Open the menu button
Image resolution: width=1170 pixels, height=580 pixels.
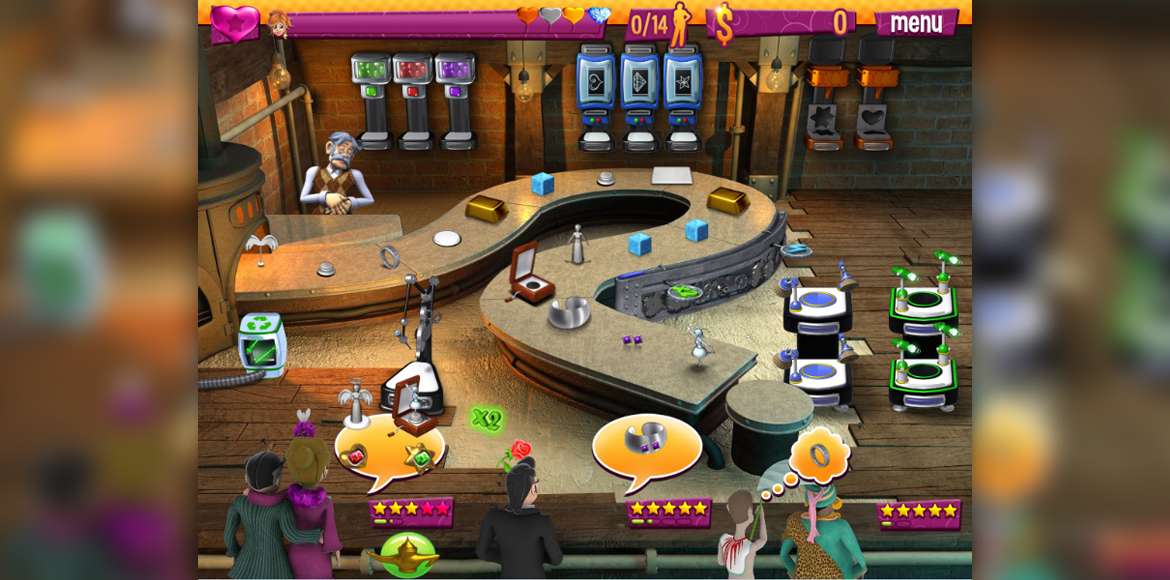point(915,22)
